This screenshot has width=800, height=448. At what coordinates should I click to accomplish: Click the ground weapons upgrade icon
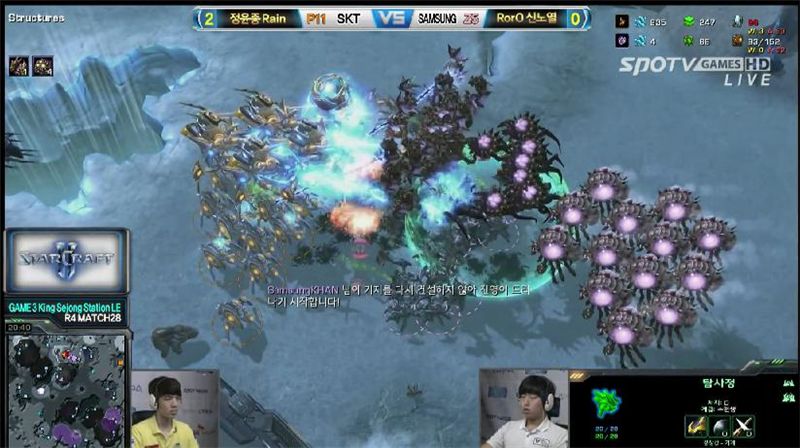click(697, 425)
